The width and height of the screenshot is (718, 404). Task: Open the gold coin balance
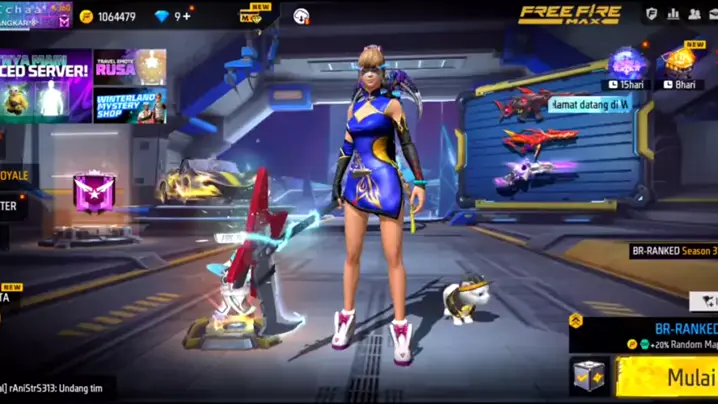(108, 16)
